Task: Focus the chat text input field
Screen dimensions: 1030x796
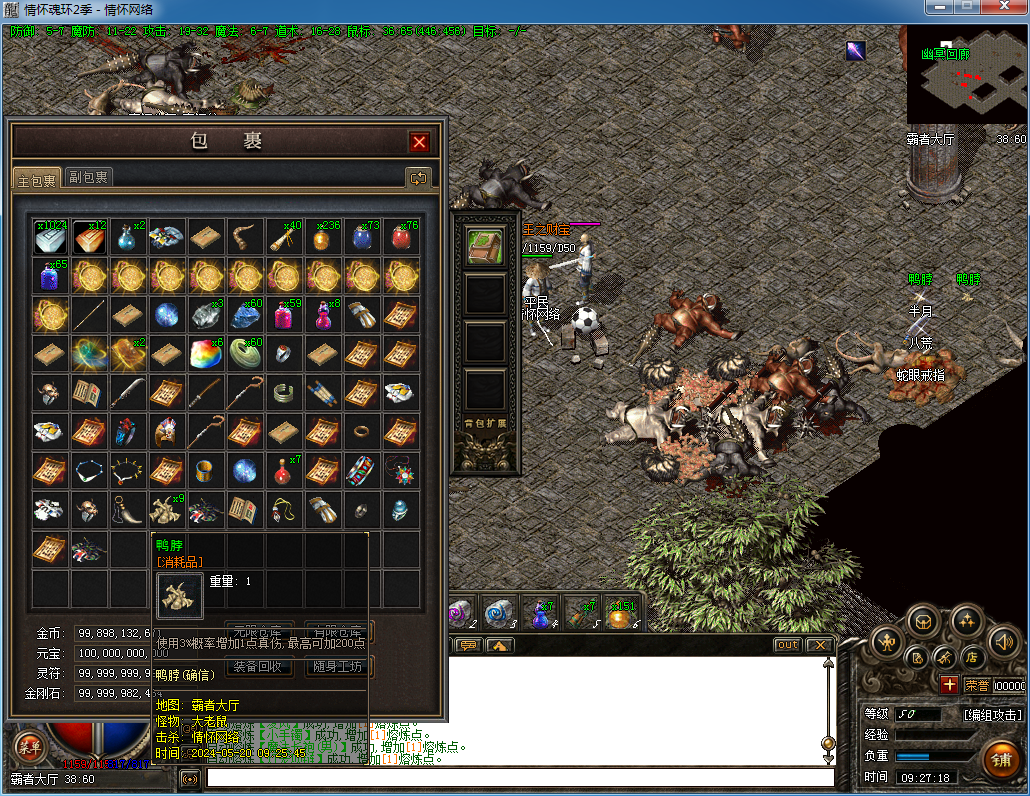Action: click(x=520, y=777)
